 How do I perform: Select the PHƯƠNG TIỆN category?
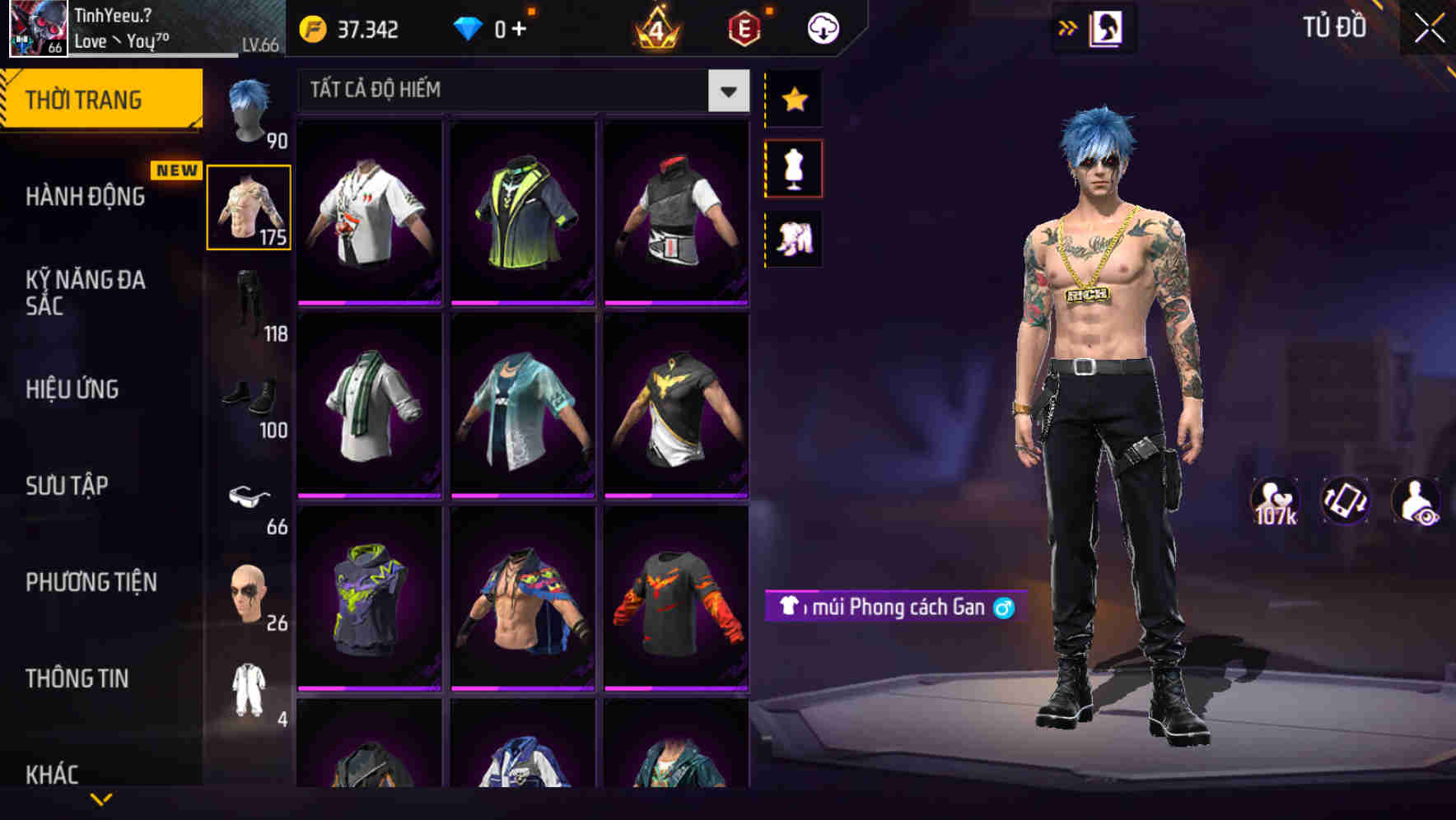91,581
